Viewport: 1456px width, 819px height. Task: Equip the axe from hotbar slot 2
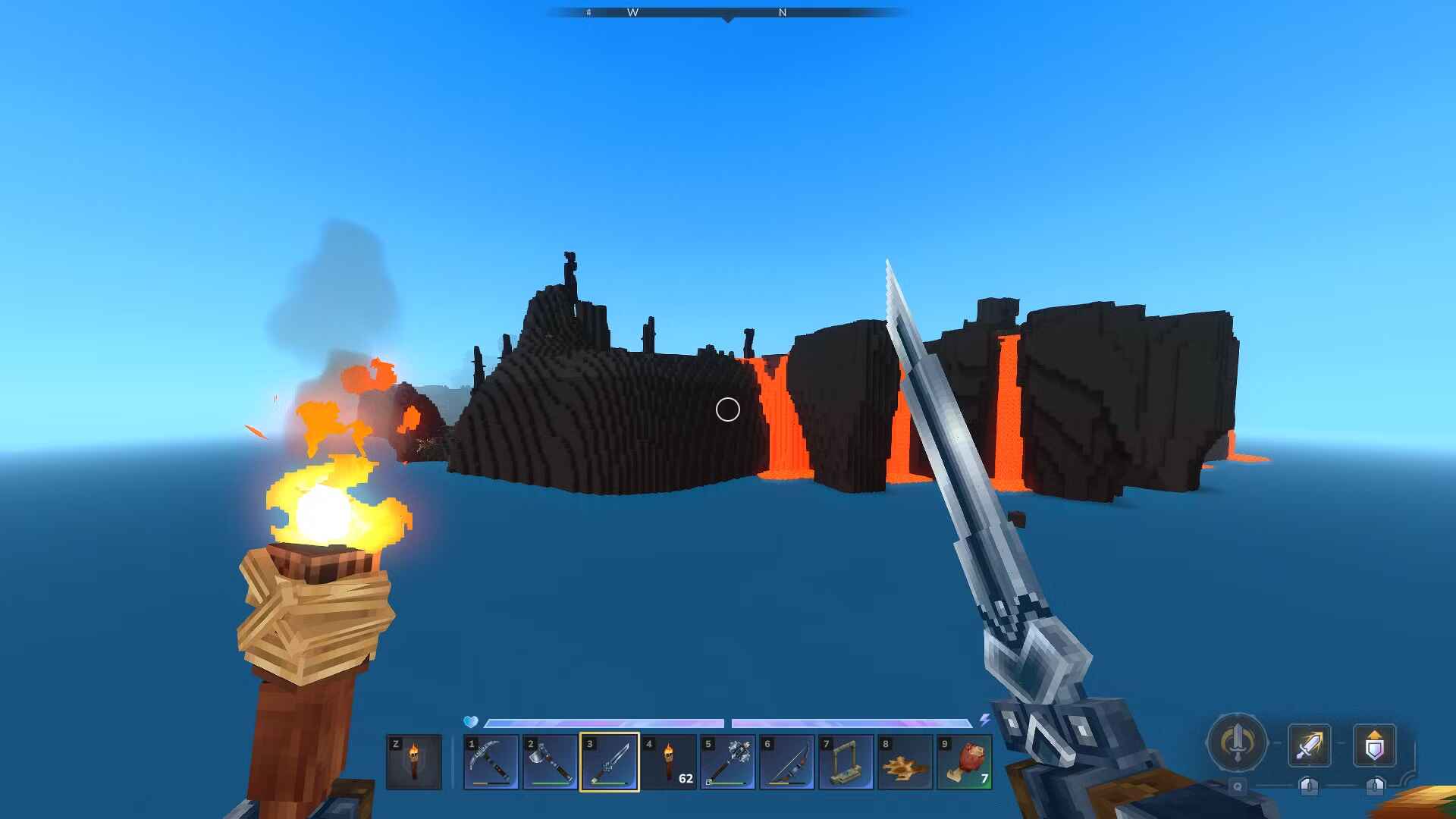[550, 762]
